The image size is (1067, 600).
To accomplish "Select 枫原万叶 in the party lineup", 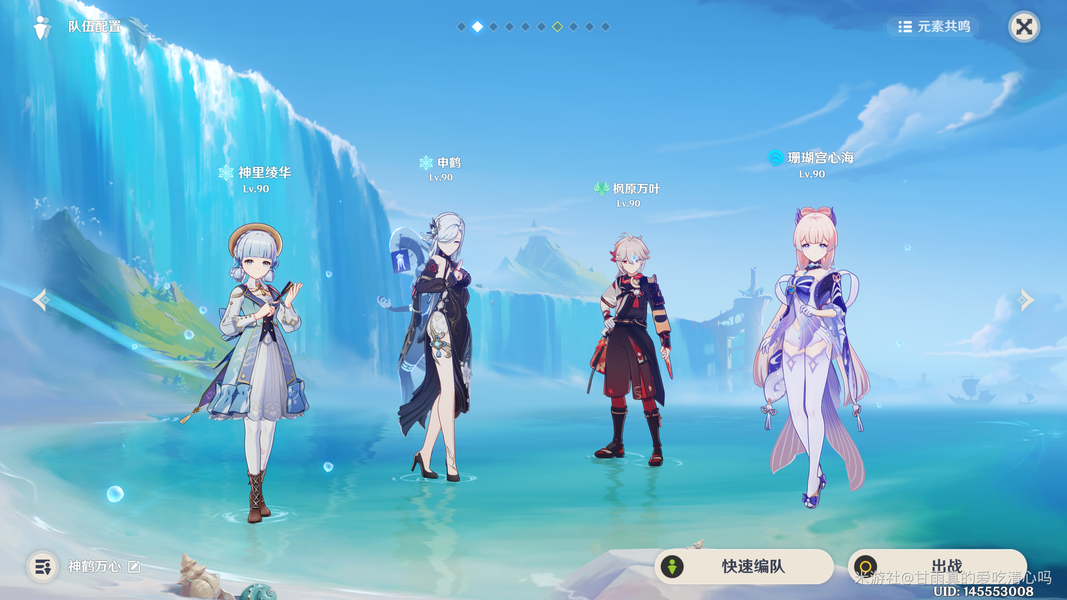I will click(x=630, y=350).
